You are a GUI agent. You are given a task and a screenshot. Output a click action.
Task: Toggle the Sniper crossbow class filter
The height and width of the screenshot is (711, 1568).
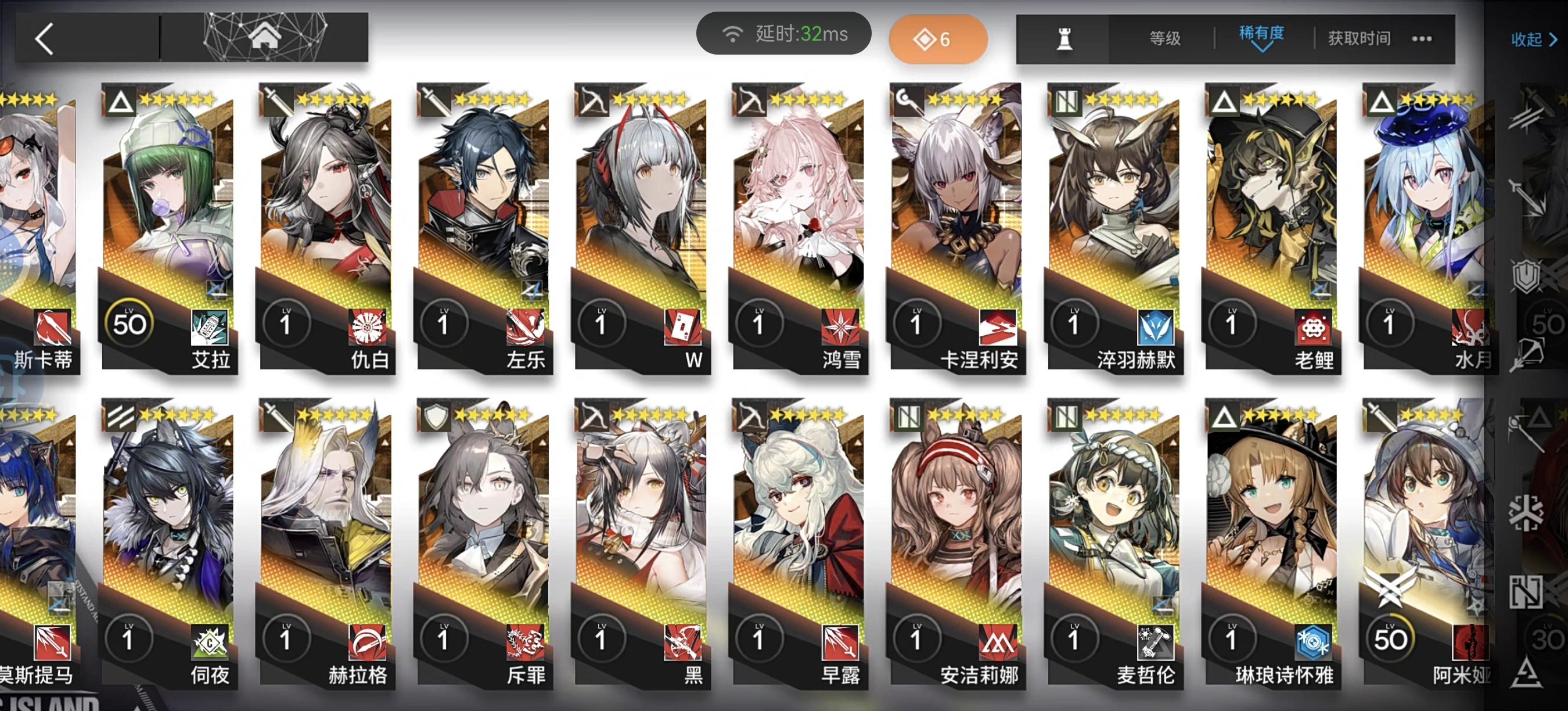1533,353
